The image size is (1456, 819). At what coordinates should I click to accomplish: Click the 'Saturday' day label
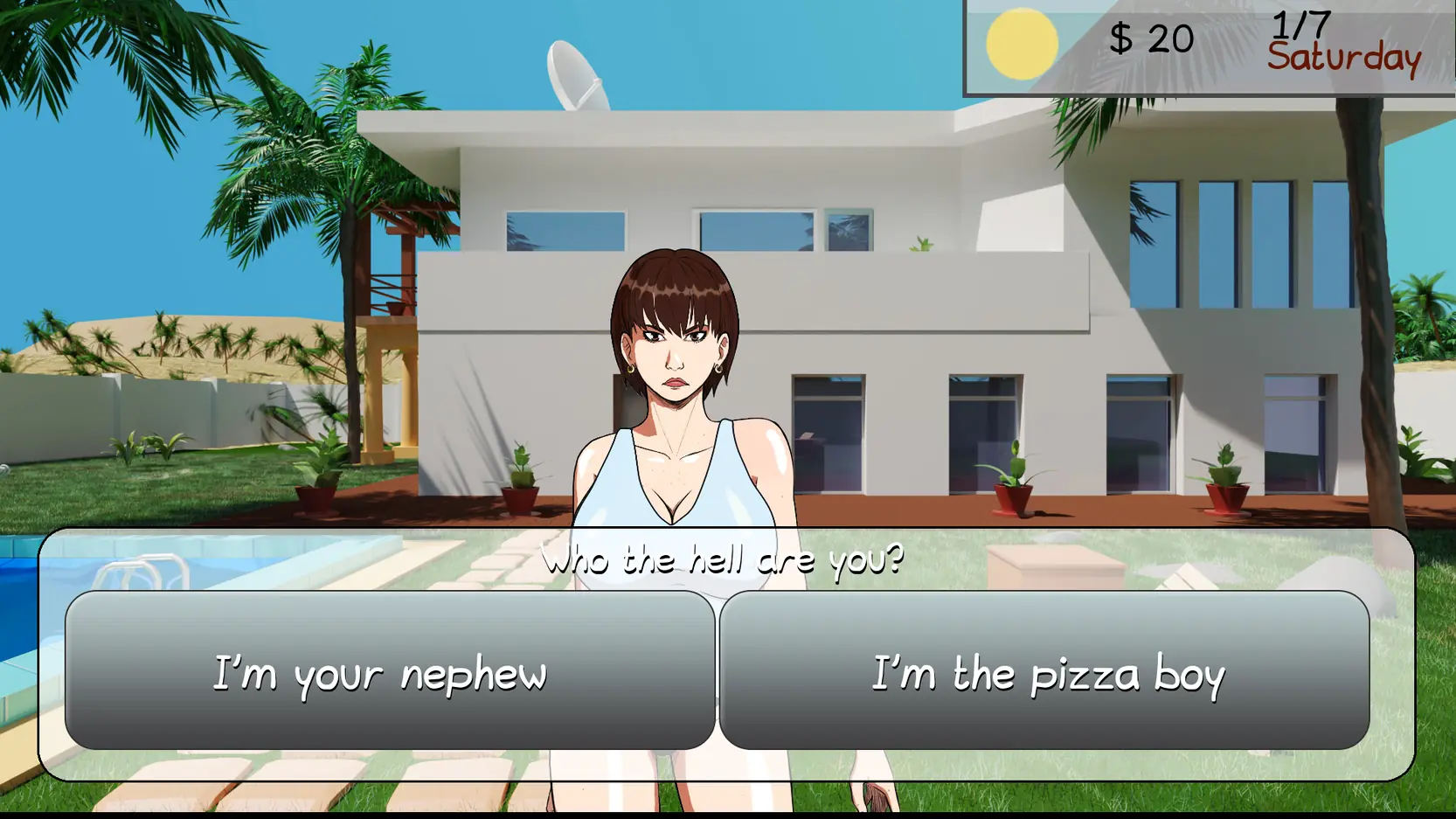(1345, 59)
